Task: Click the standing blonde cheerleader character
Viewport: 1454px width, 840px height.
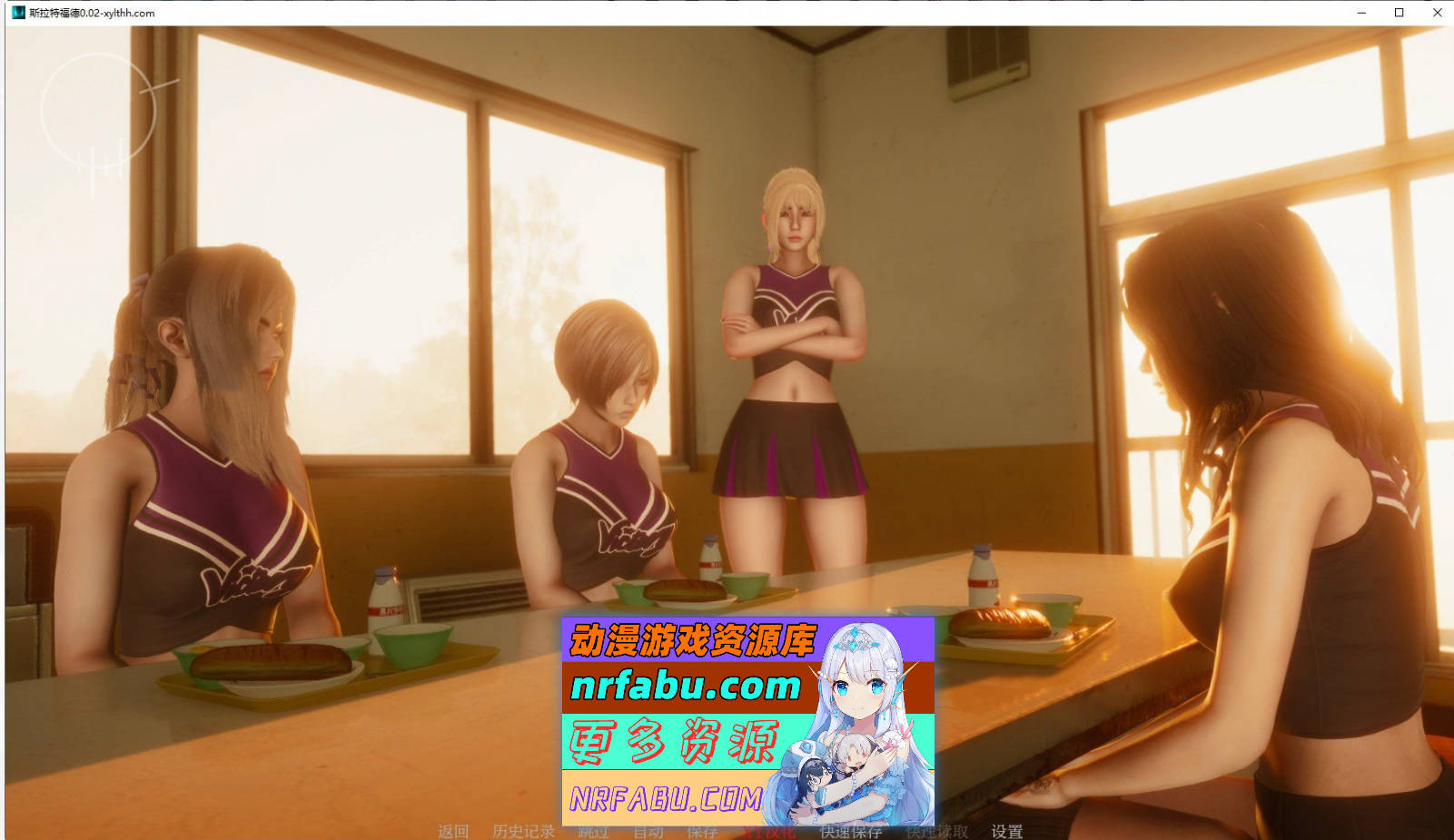Action: (795, 363)
